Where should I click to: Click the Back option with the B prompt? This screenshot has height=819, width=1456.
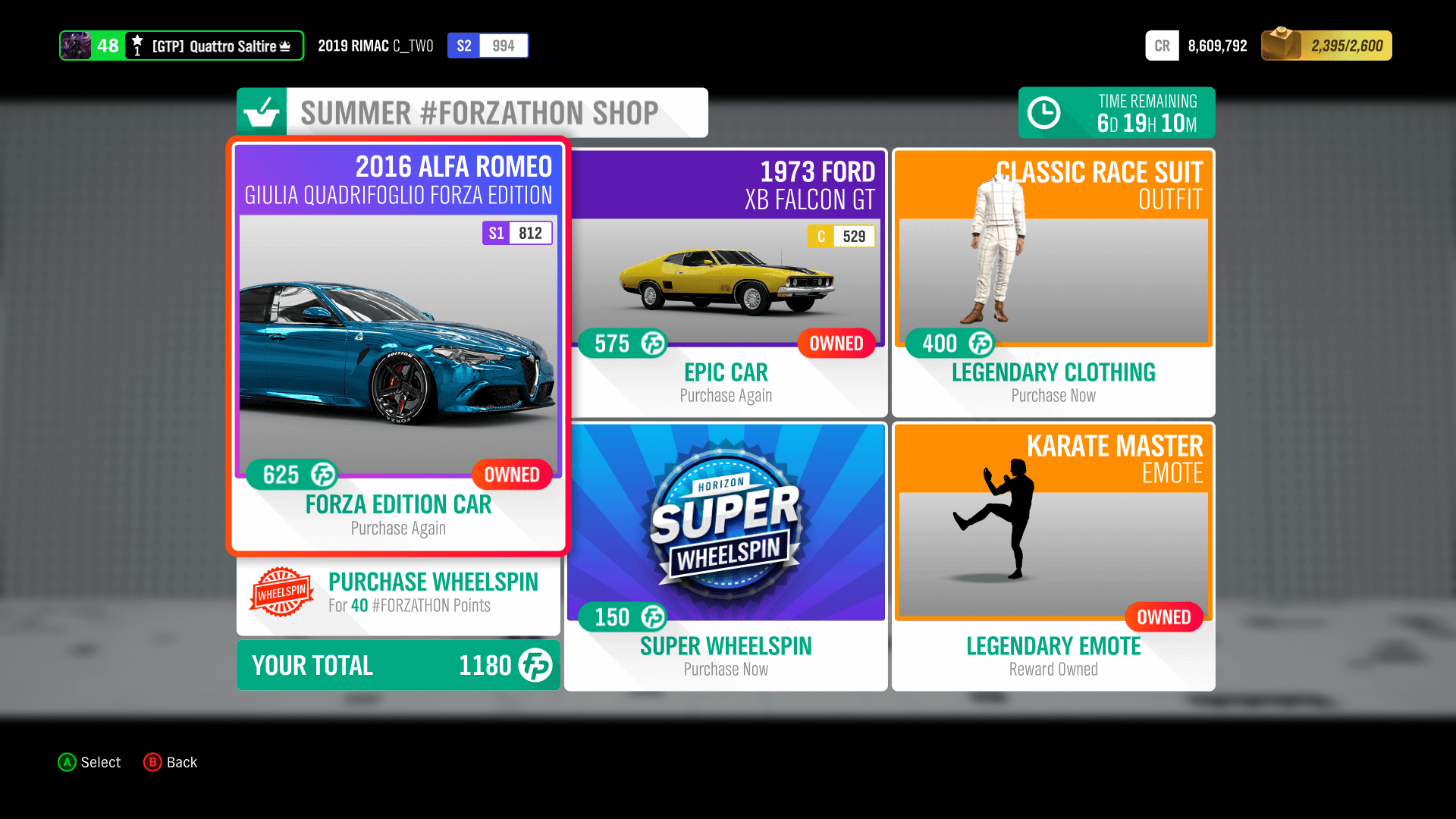coord(171,762)
